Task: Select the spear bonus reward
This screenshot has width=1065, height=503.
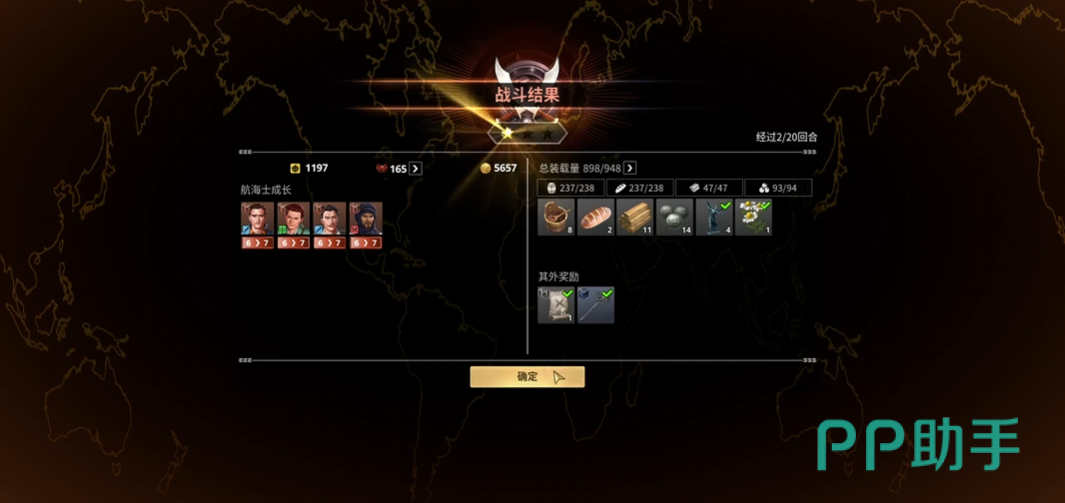Action: [595, 305]
